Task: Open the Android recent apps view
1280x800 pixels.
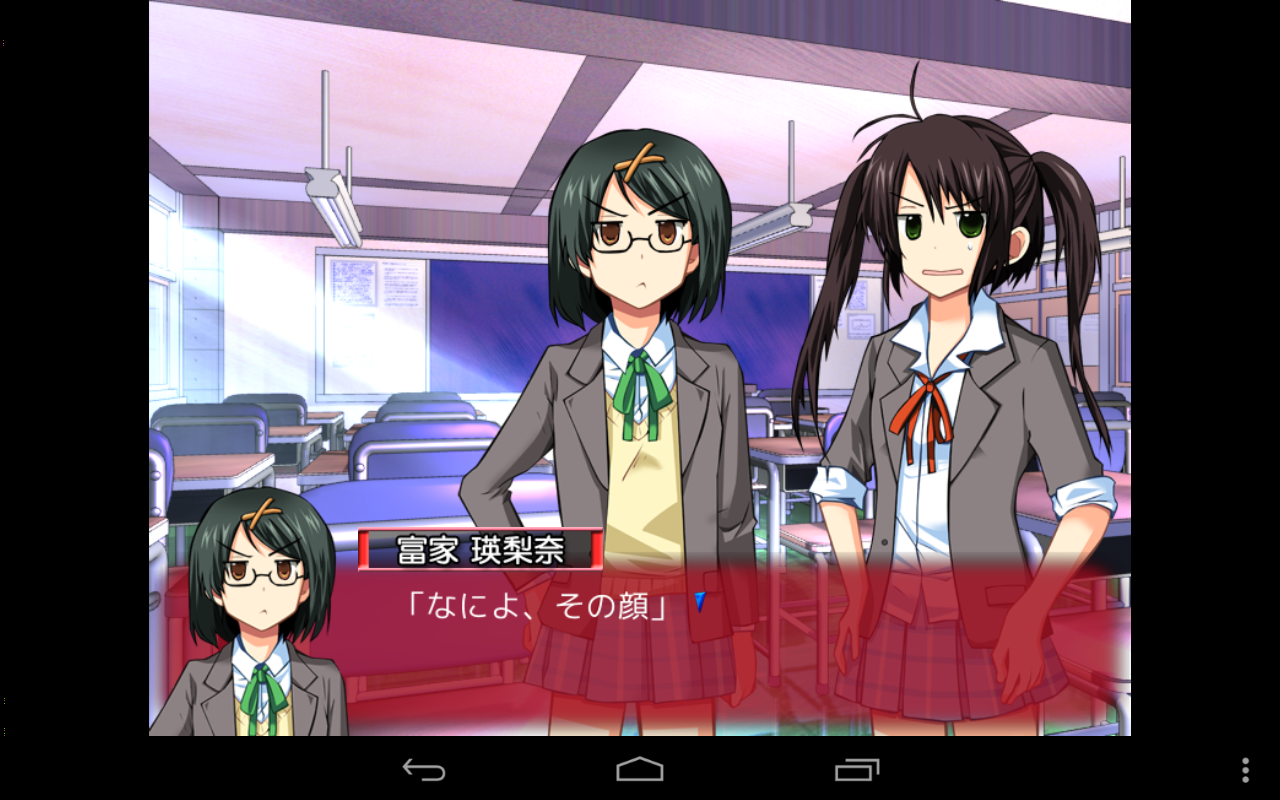Action: click(857, 769)
